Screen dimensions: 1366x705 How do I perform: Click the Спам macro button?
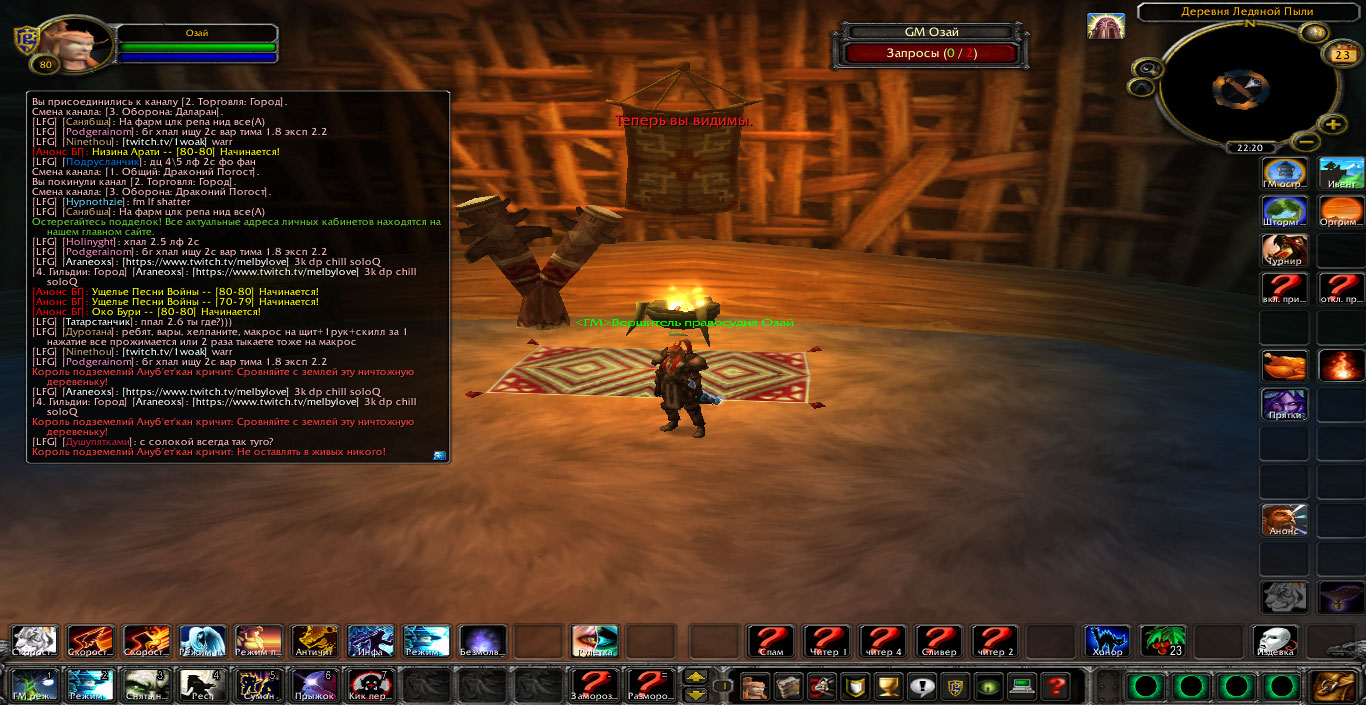pos(771,642)
